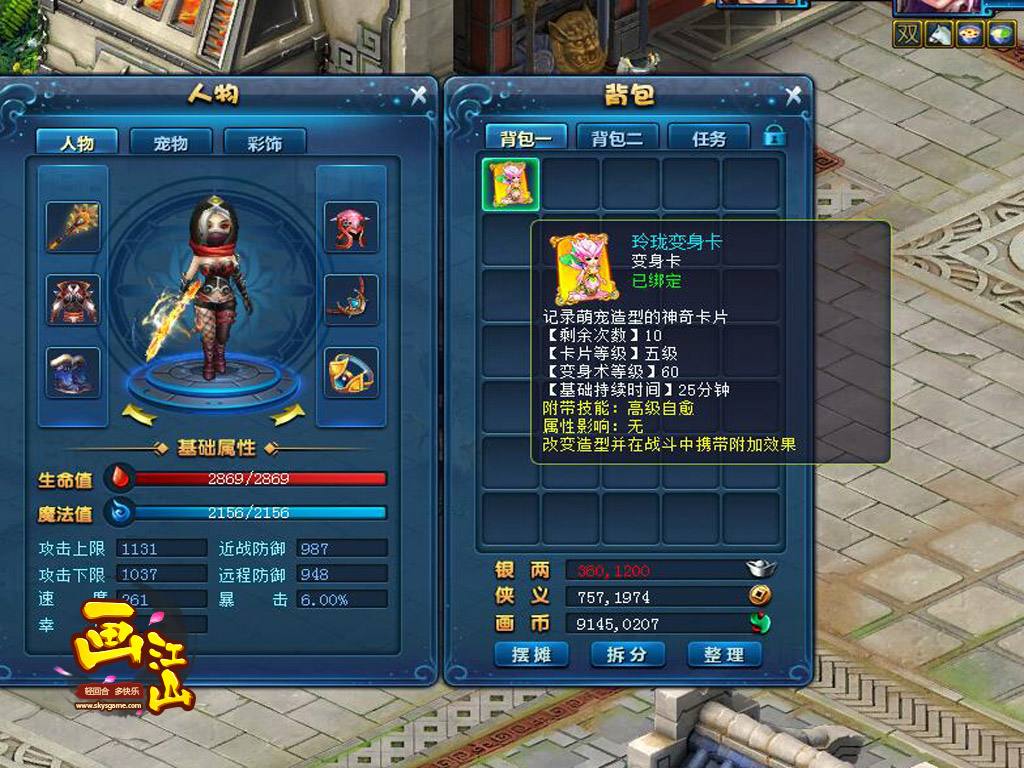The height and width of the screenshot is (768, 1024).
Task: Switch to the 宠物 pet tab
Action: [170, 143]
